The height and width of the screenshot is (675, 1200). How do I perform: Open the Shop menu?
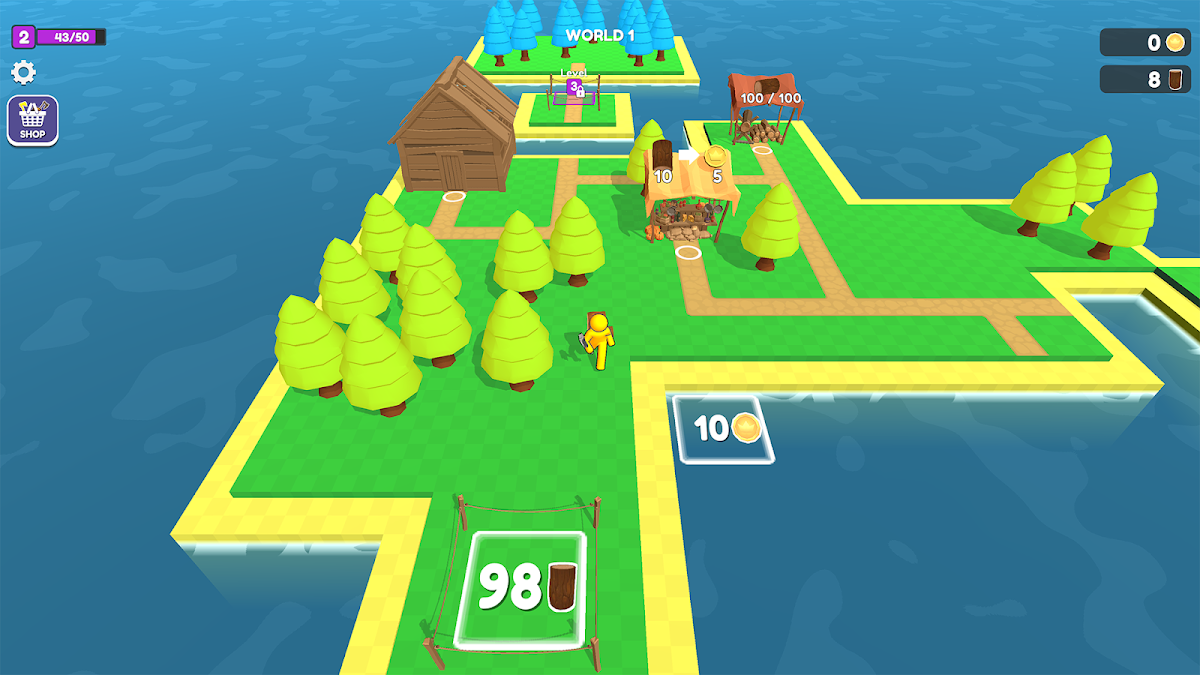coord(33,121)
